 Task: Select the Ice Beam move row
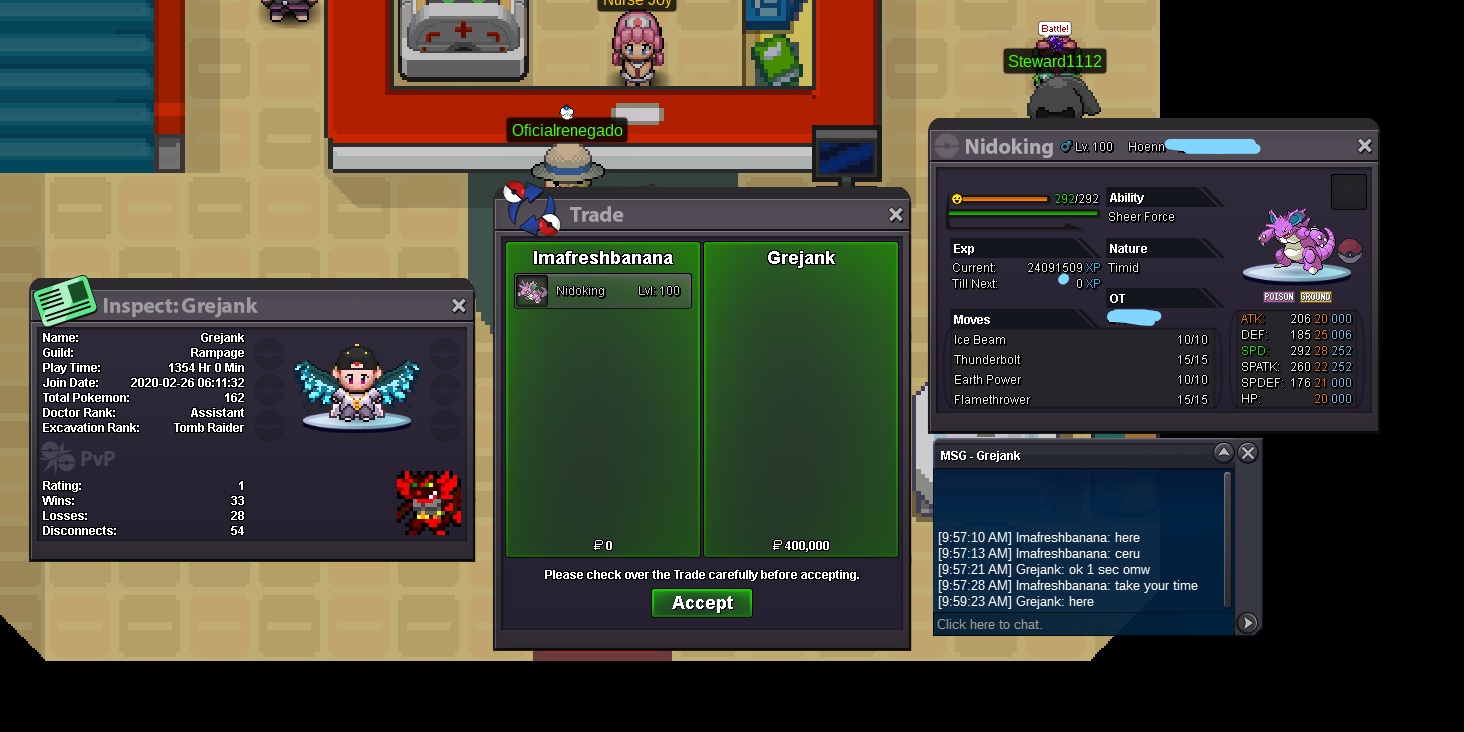coord(1080,340)
